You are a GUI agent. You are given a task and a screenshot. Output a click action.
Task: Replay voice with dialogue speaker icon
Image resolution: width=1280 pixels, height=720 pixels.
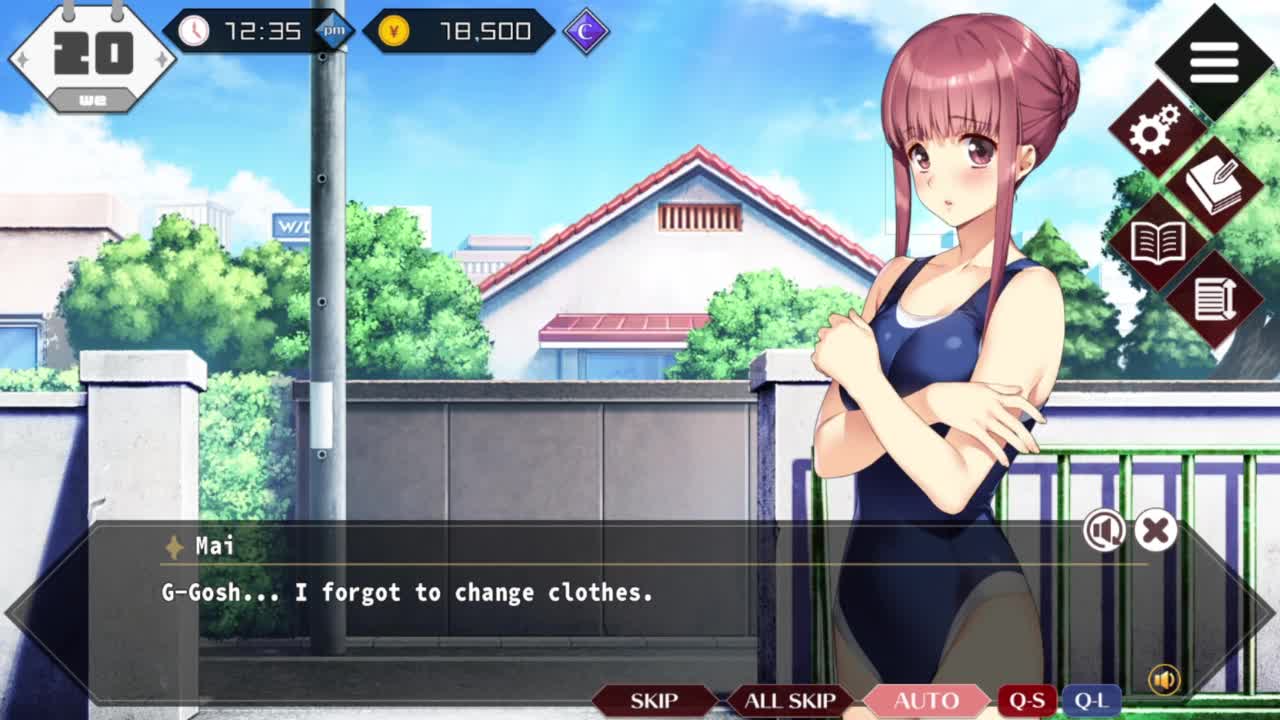point(1104,531)
